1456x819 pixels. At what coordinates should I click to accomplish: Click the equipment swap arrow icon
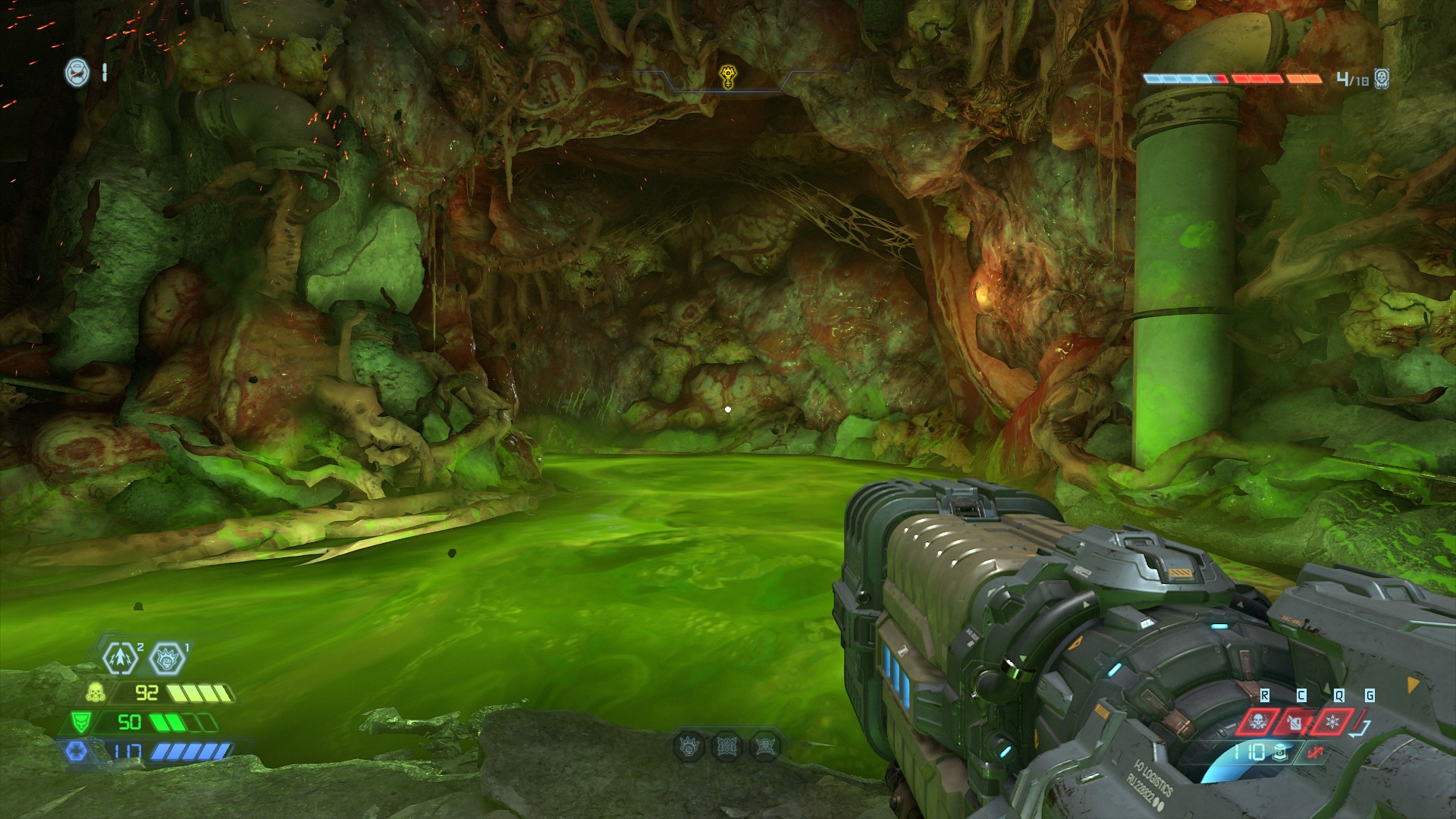point(1361,728)
